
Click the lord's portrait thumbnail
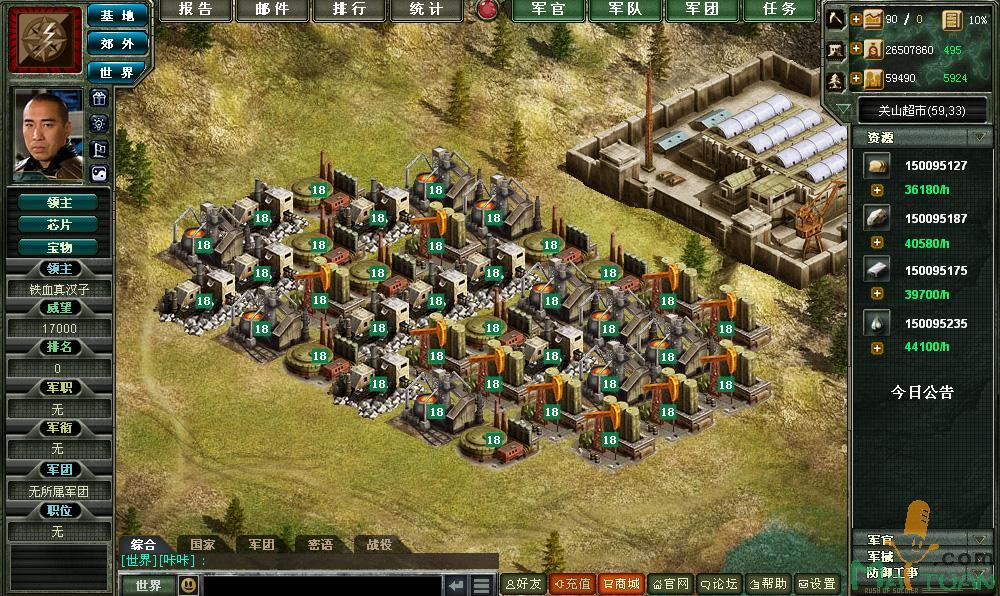[x=45, y=135]
